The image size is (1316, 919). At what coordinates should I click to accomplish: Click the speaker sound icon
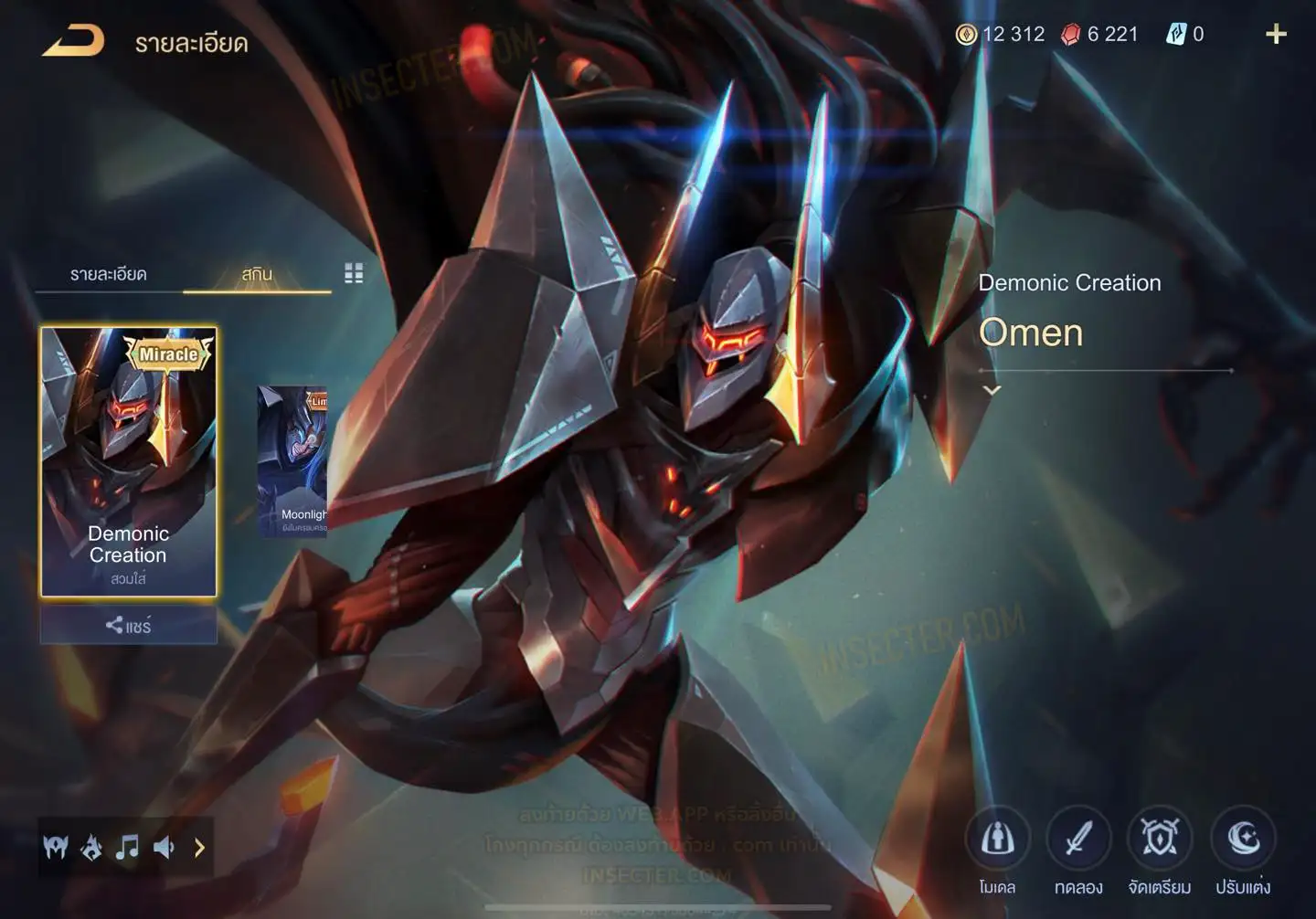[x=164, y=848]
